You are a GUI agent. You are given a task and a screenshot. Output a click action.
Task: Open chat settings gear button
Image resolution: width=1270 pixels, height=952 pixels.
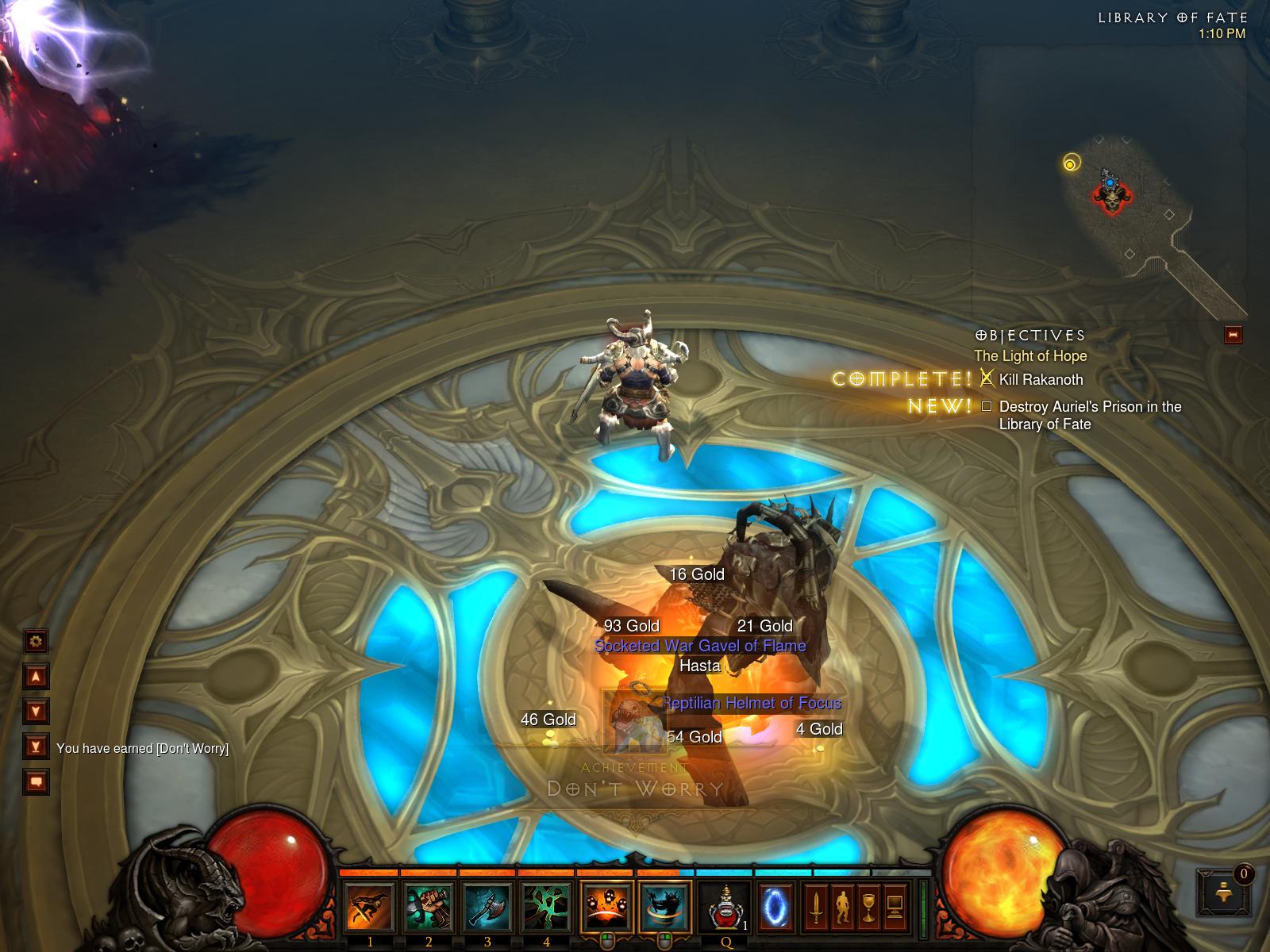pos(36,641)
